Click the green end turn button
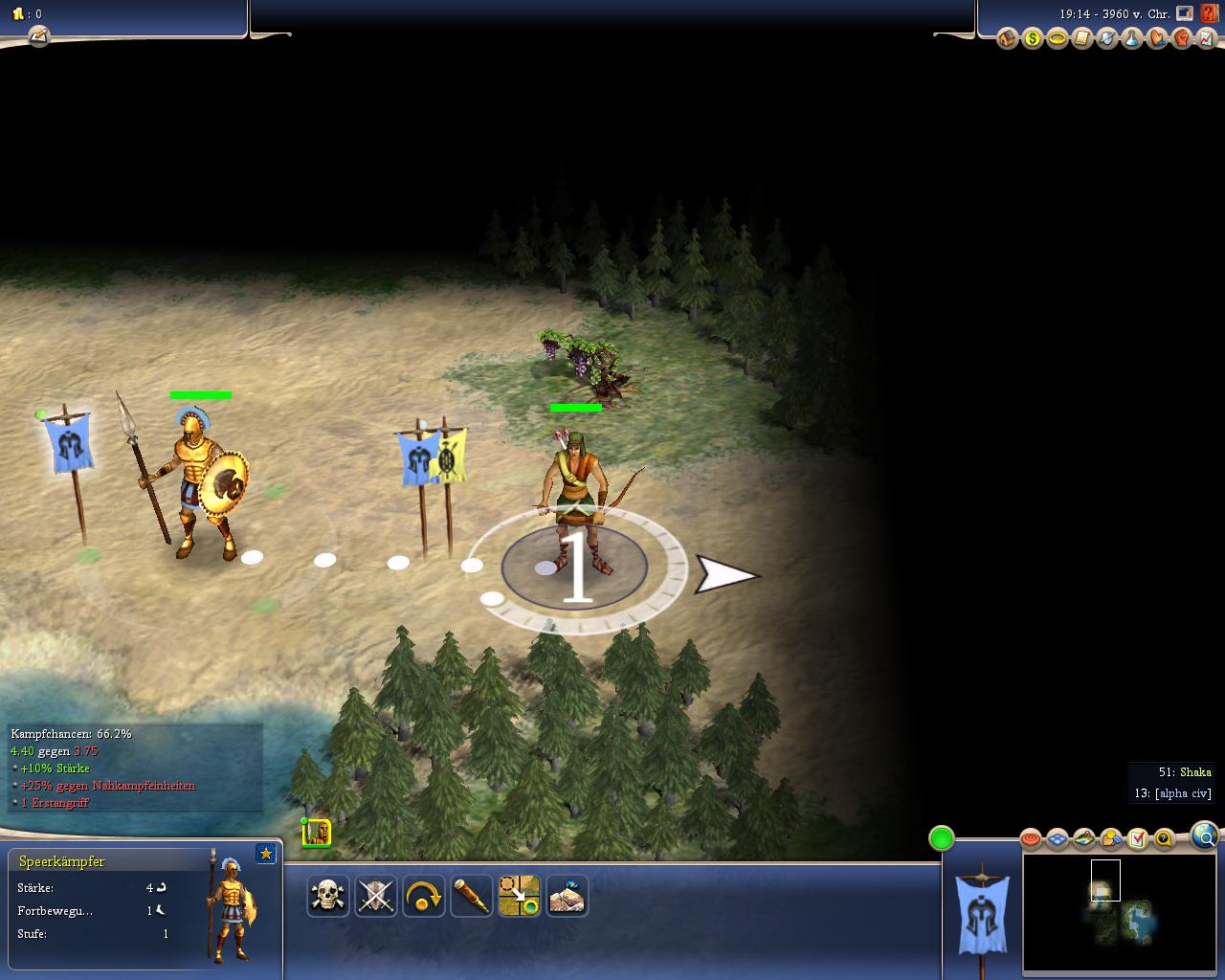Screen dimensions: 1225x980 tap(942, 839)
